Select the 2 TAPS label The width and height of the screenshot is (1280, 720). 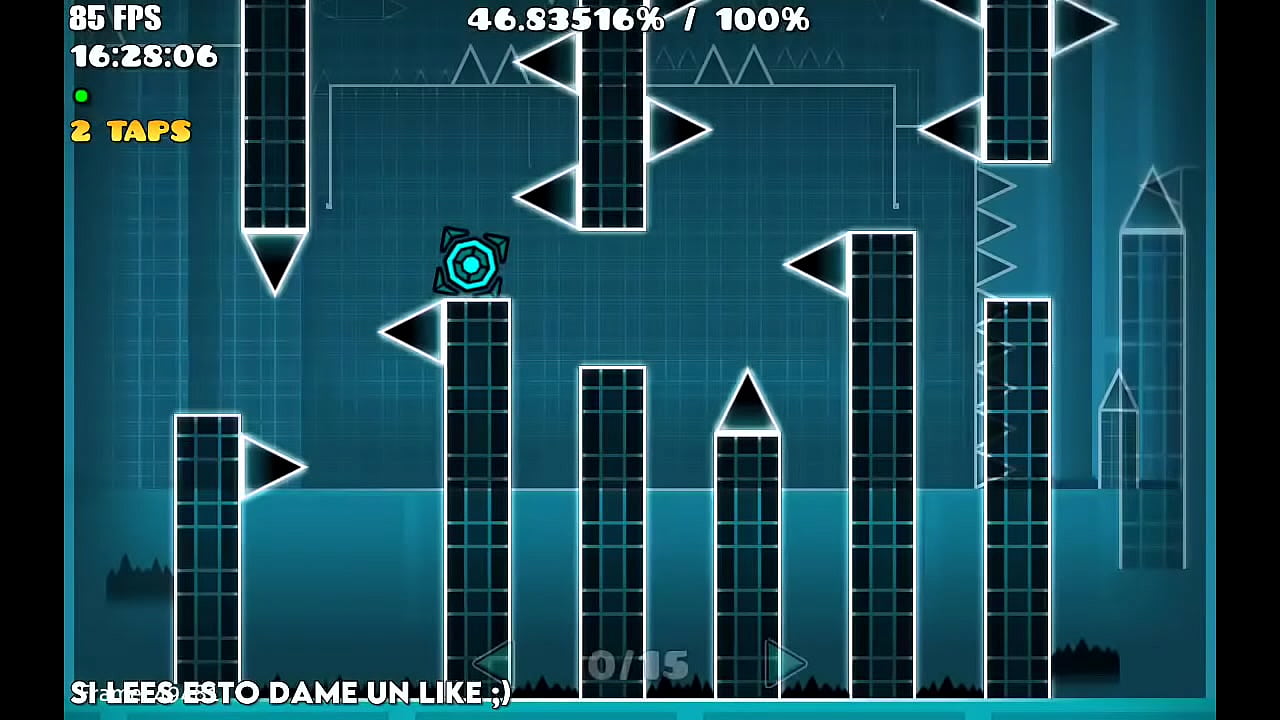(130, 130)
